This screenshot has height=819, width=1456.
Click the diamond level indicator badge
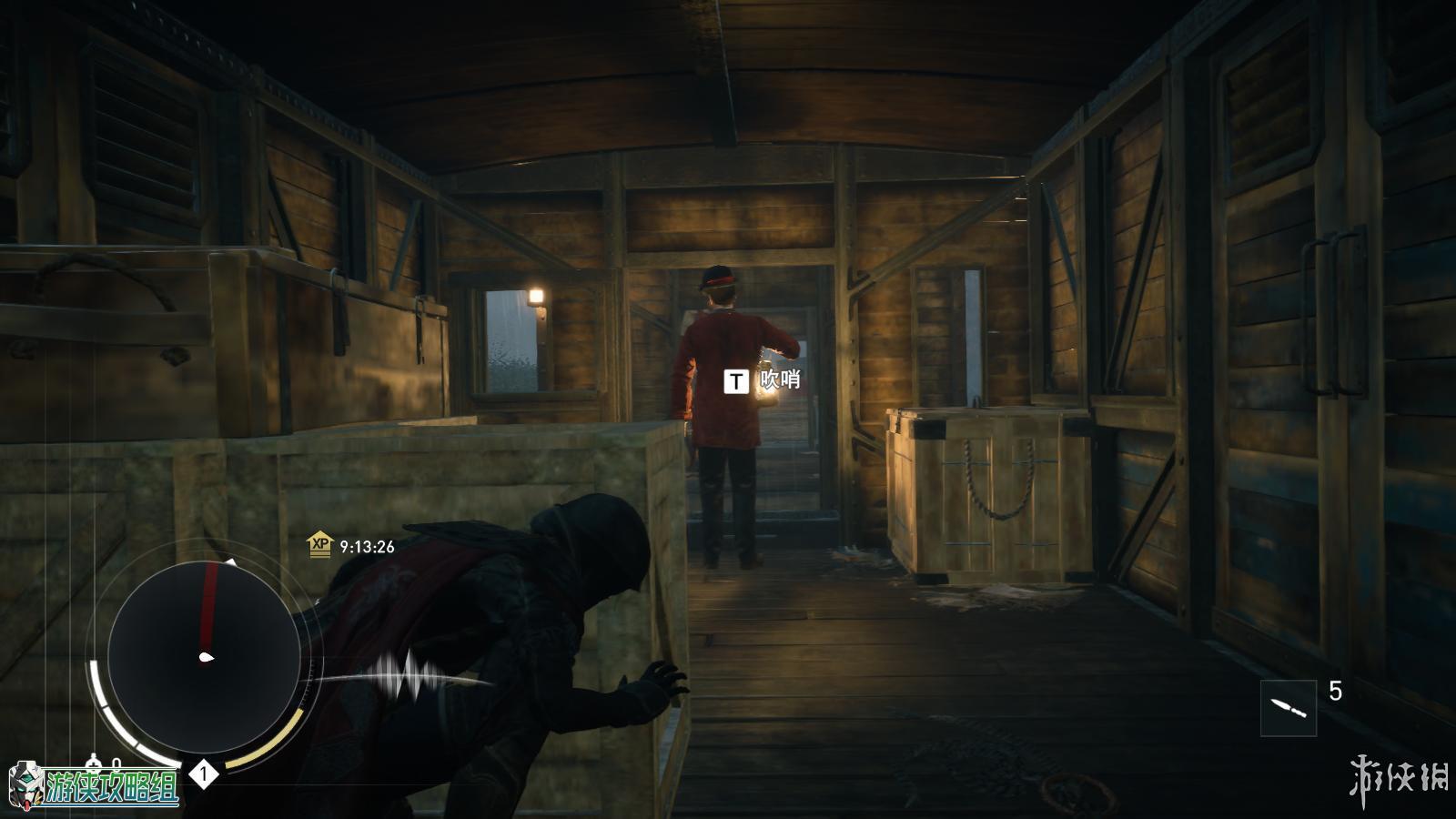tap(204, 775)
